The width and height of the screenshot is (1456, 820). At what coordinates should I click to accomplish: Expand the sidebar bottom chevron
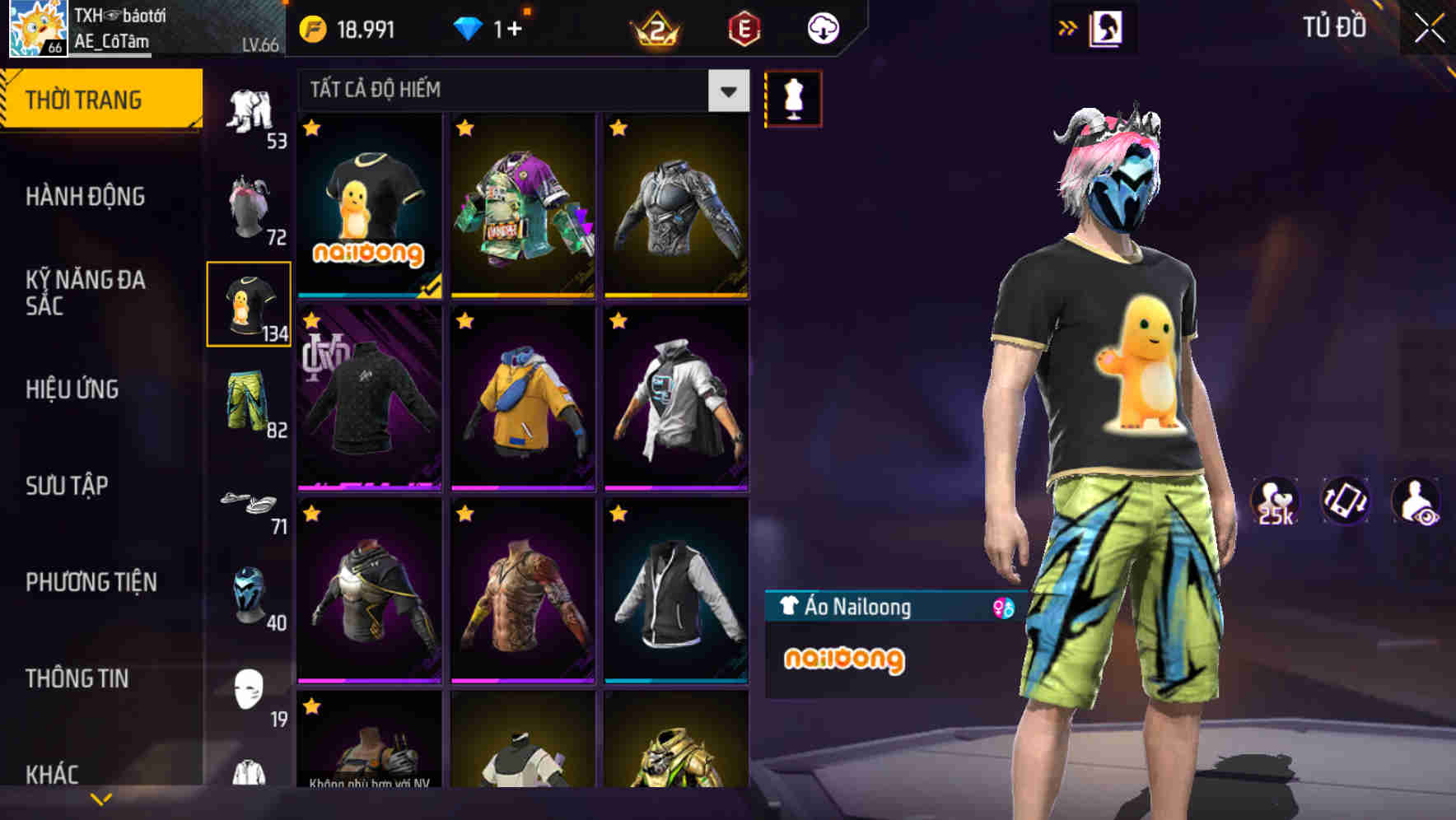click(99, 797)
